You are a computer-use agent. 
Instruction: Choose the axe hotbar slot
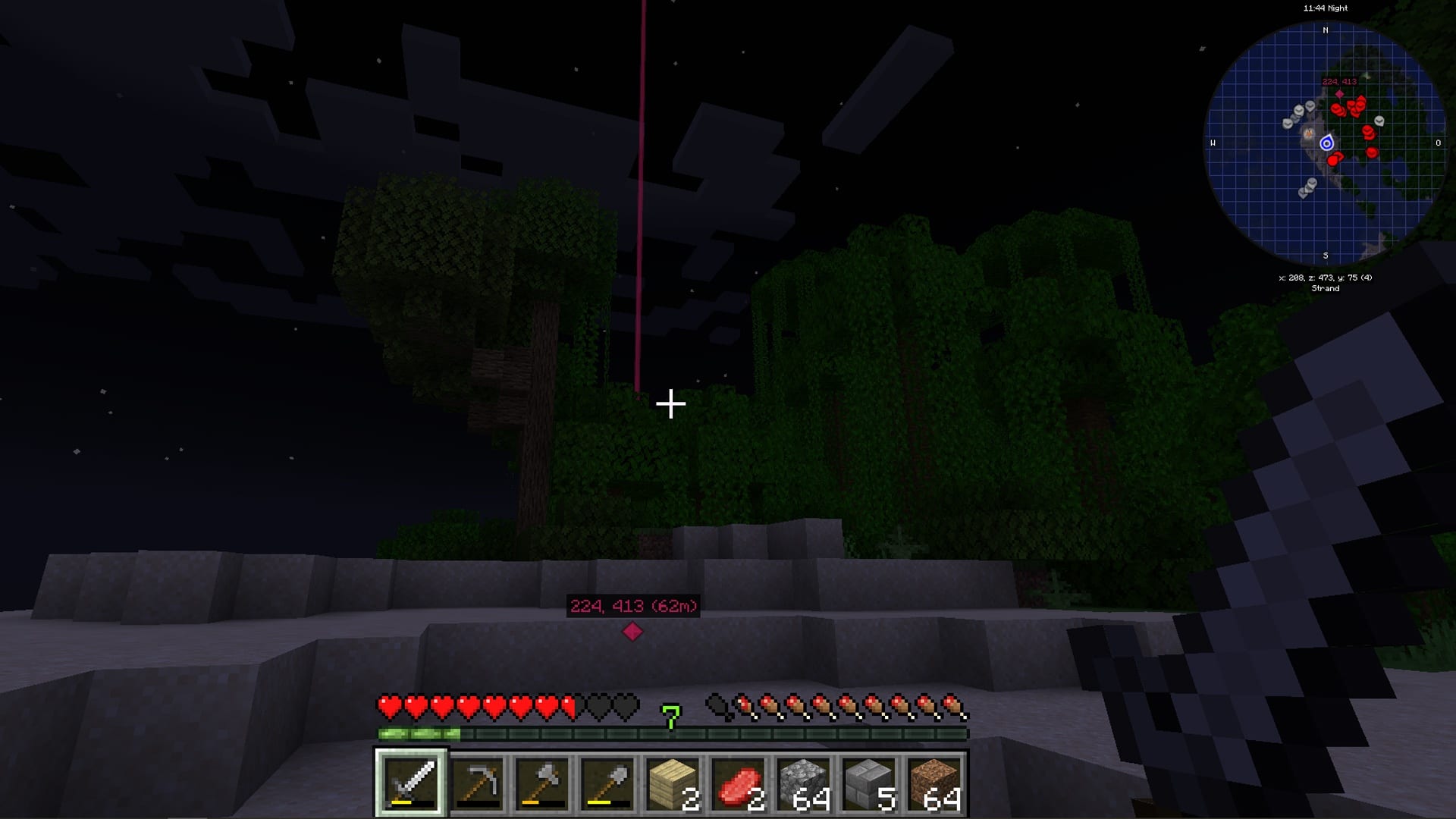[x=542, y=783]
